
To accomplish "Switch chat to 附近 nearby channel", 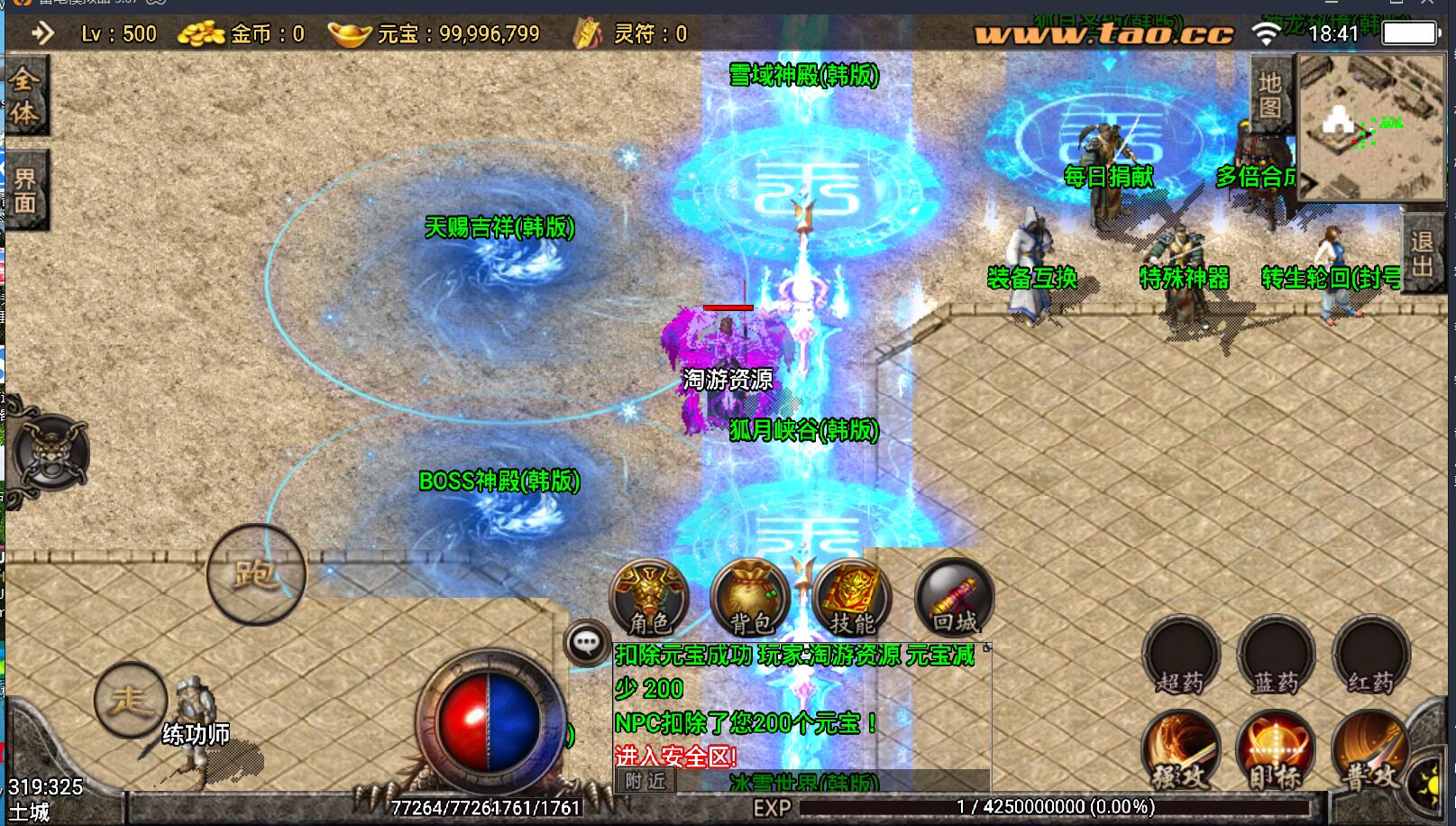I will pos(646,780).
